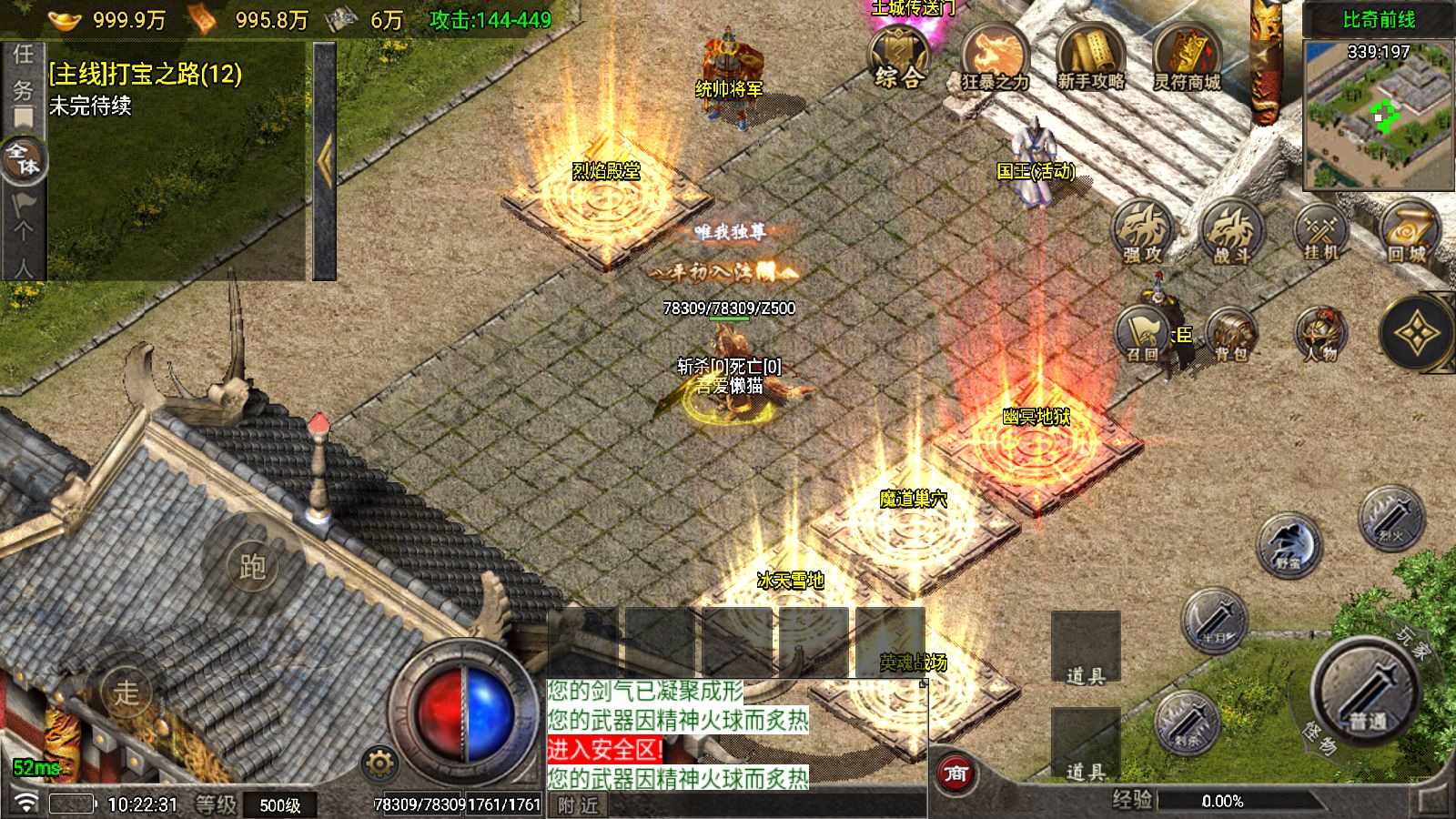Open the 灵符商城 shop

(x=1187, y=58)
